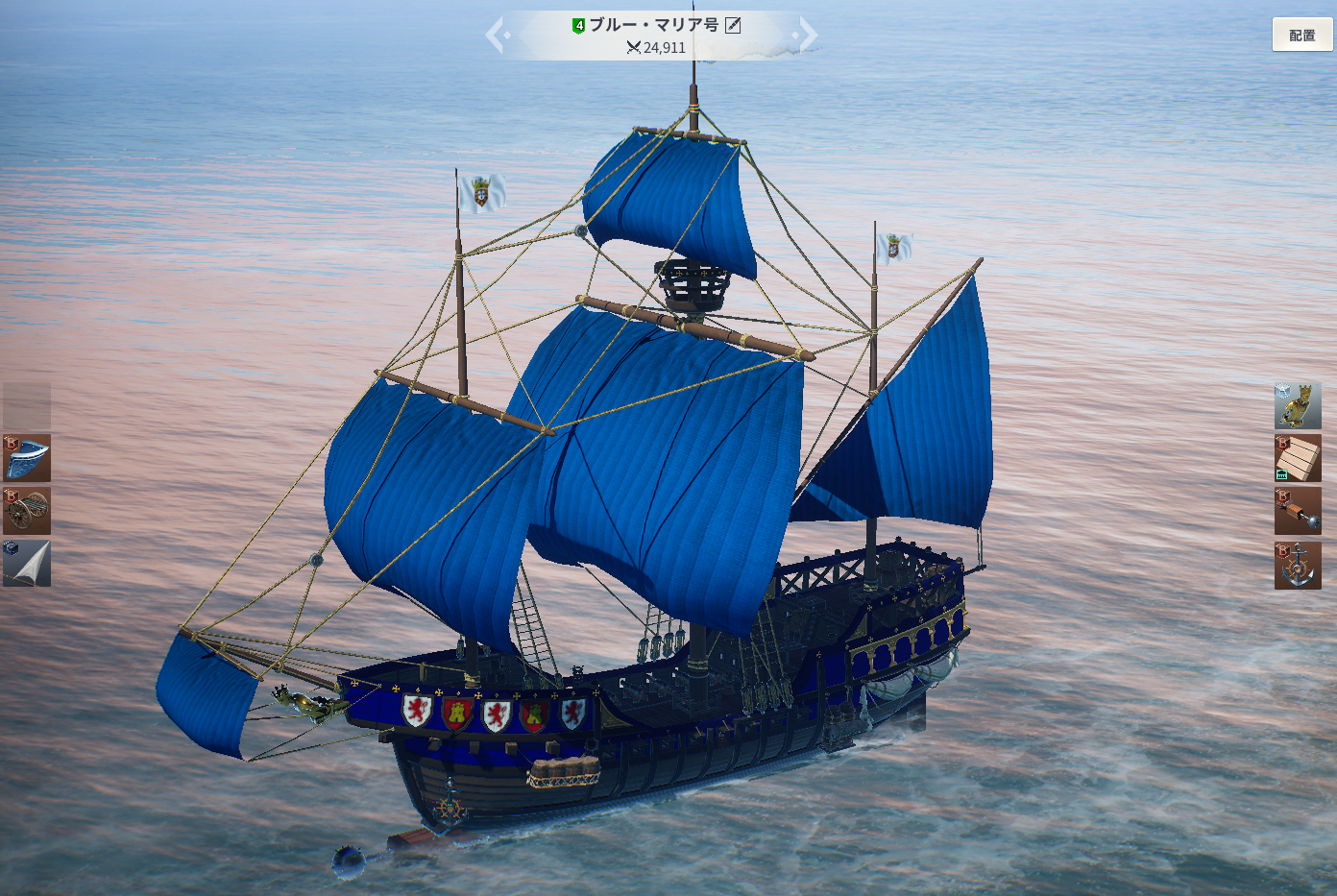Select the white sail equipment slot
Image resolution: width=1337 pixels, height=896 pixels.
point(27,563)
